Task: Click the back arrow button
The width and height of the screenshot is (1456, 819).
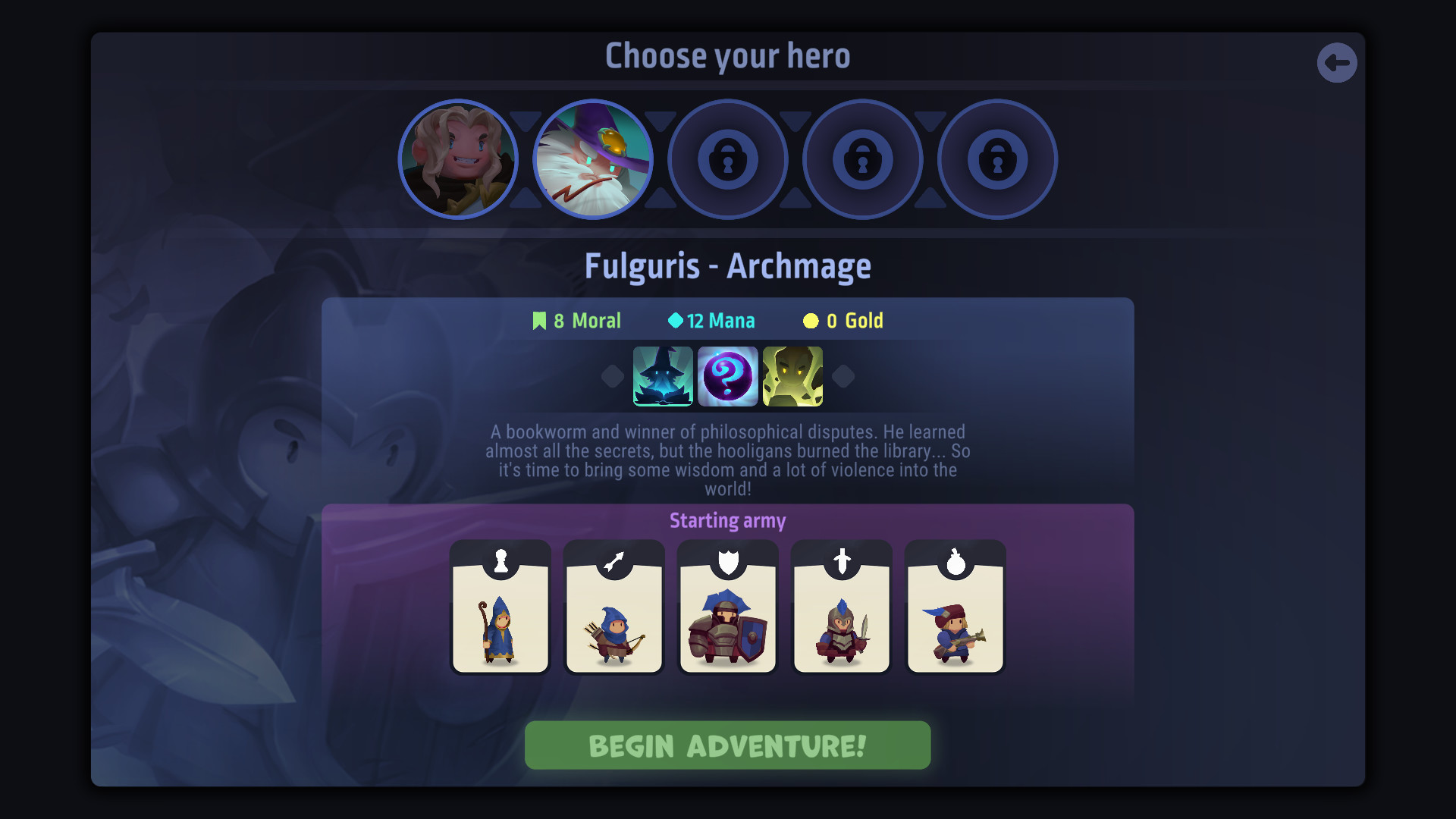Action: (x=1338, y=62)
